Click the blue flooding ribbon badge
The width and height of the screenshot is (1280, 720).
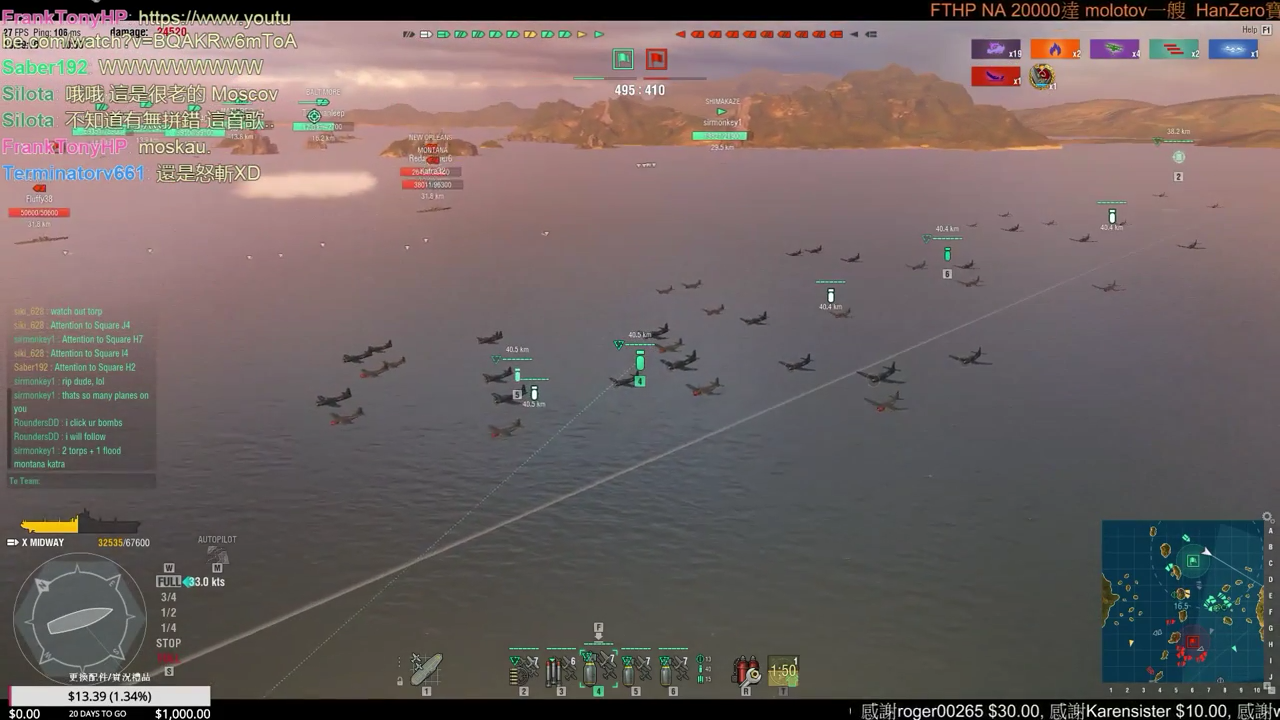1233,49
